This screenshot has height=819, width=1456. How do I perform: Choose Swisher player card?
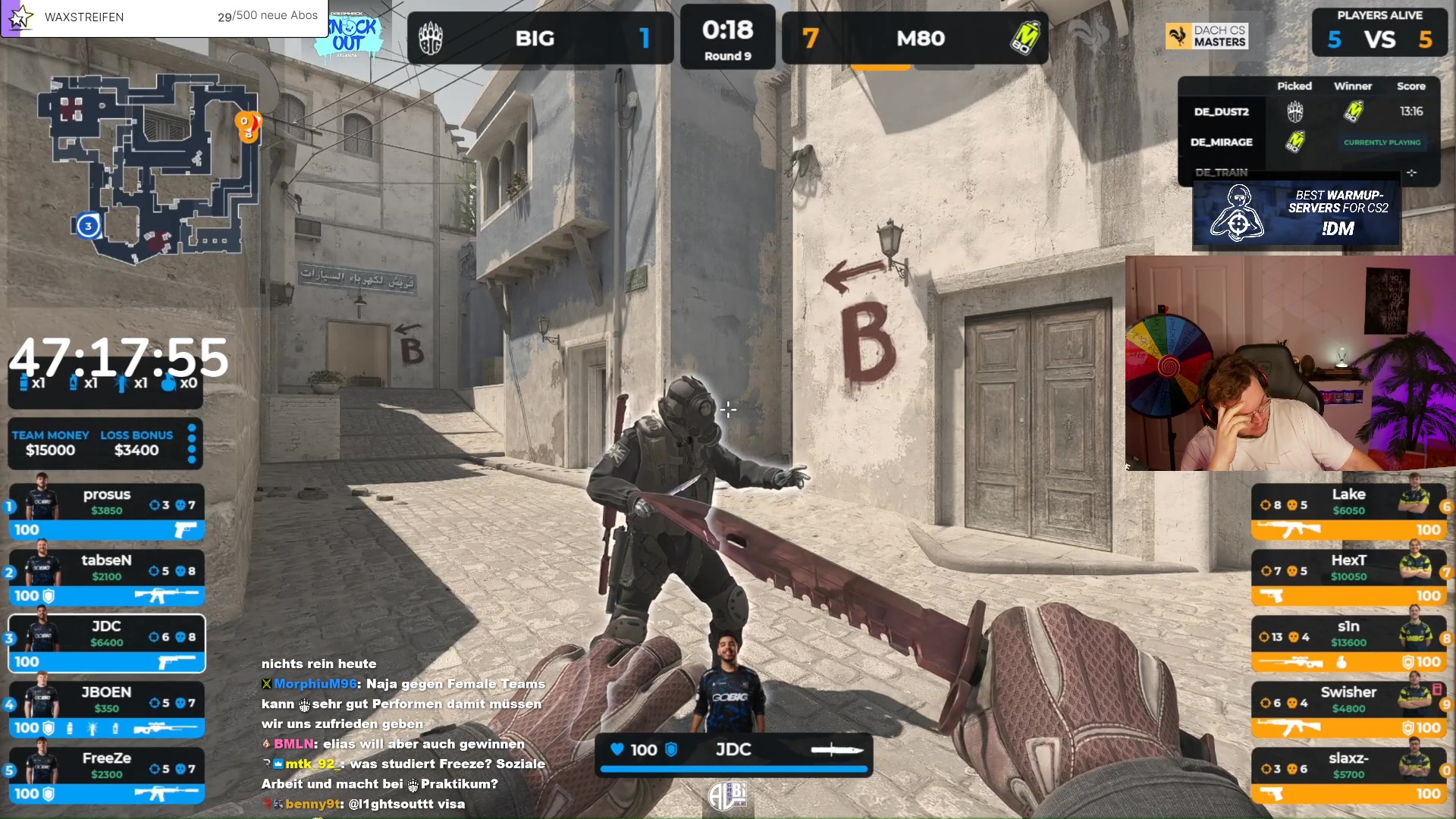click(x=1348, y=710)
